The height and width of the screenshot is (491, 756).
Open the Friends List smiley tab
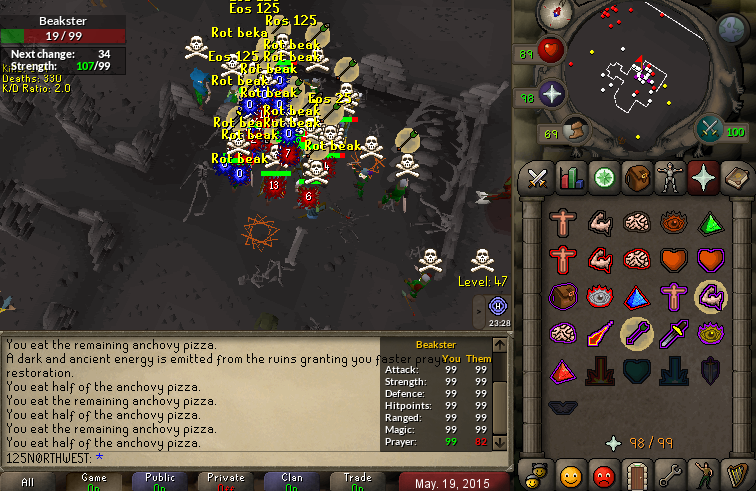pos(571,472)
